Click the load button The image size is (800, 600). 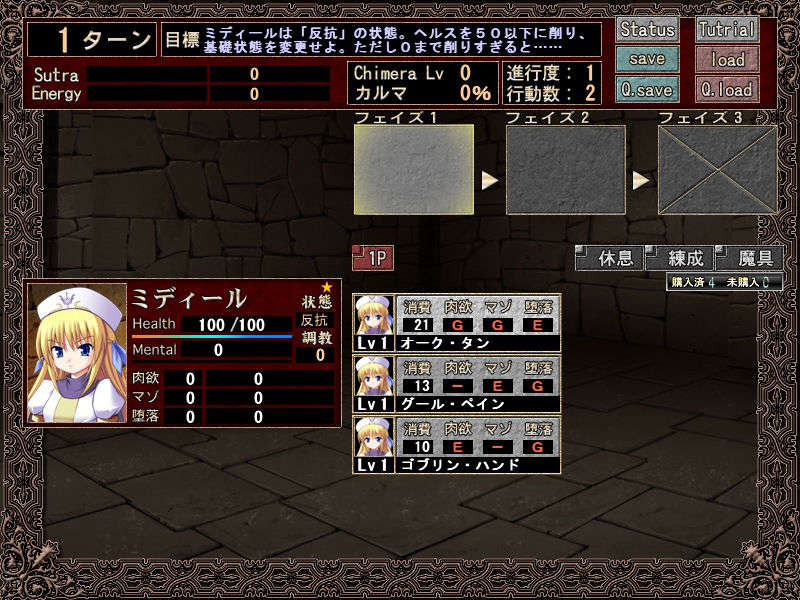(727, 59)
